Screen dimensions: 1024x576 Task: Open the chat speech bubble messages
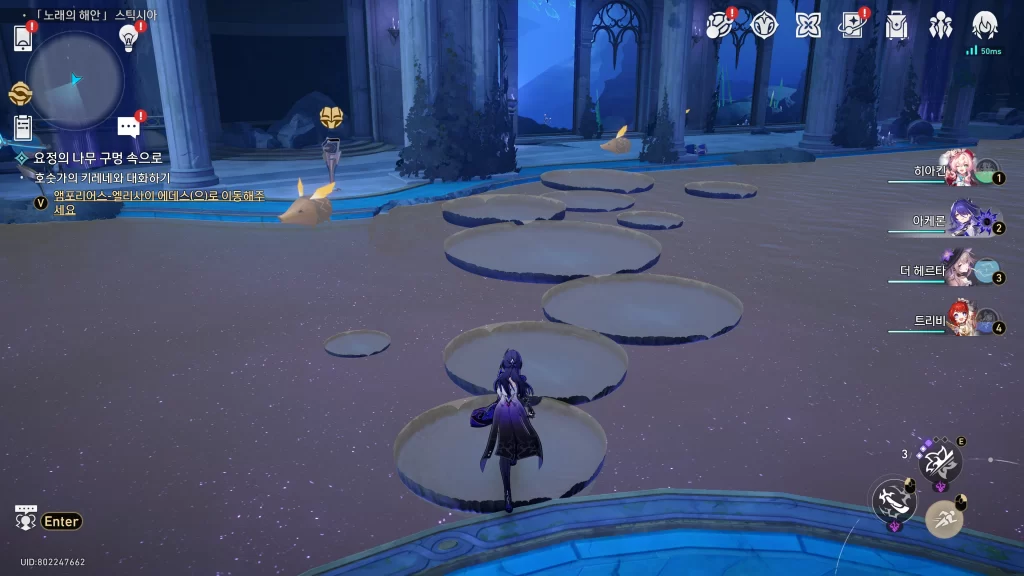coord(128,126)
